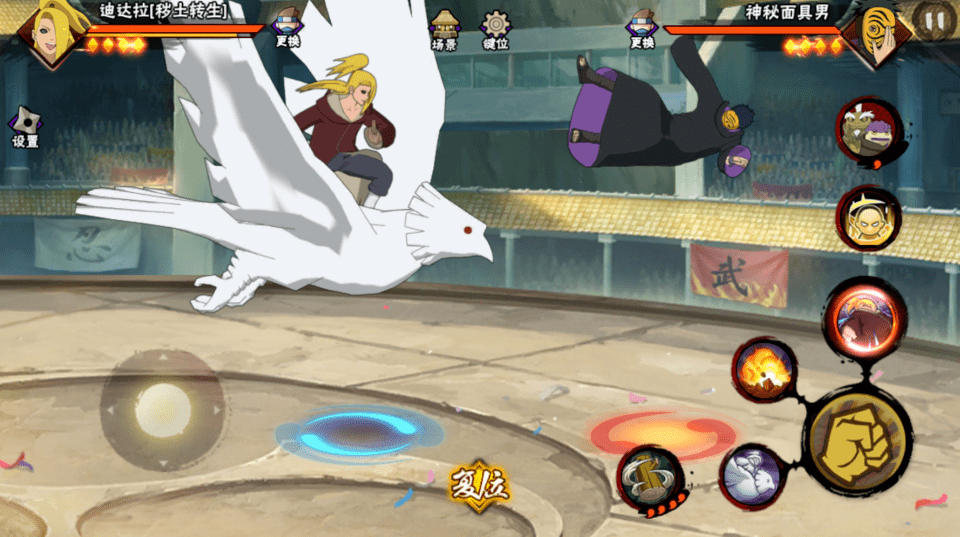Screen dimensions: 960x537
Task: Open the 键位 key layout settings
Action: [495, 29]
